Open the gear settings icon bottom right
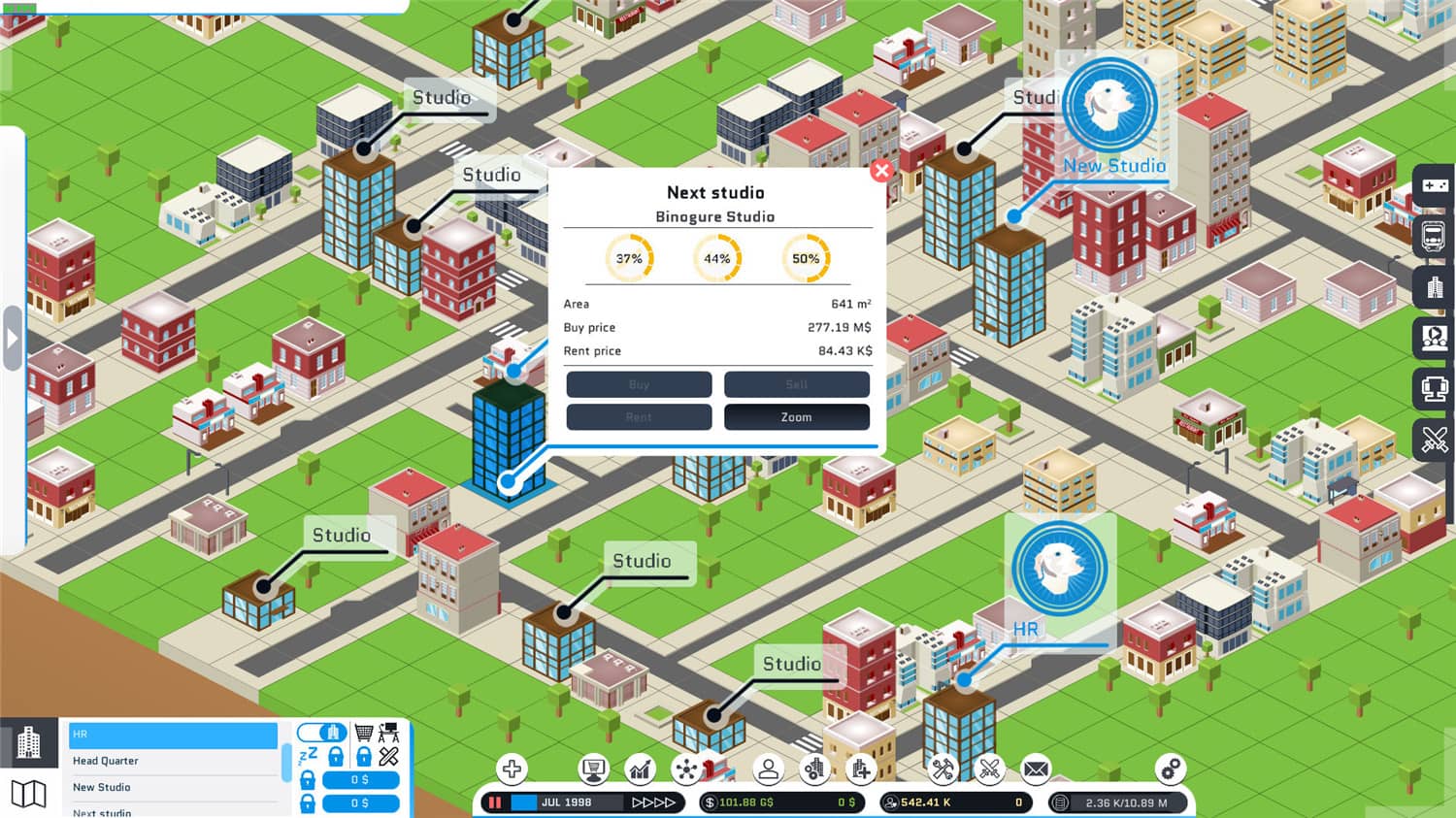 pos(1169,769)
